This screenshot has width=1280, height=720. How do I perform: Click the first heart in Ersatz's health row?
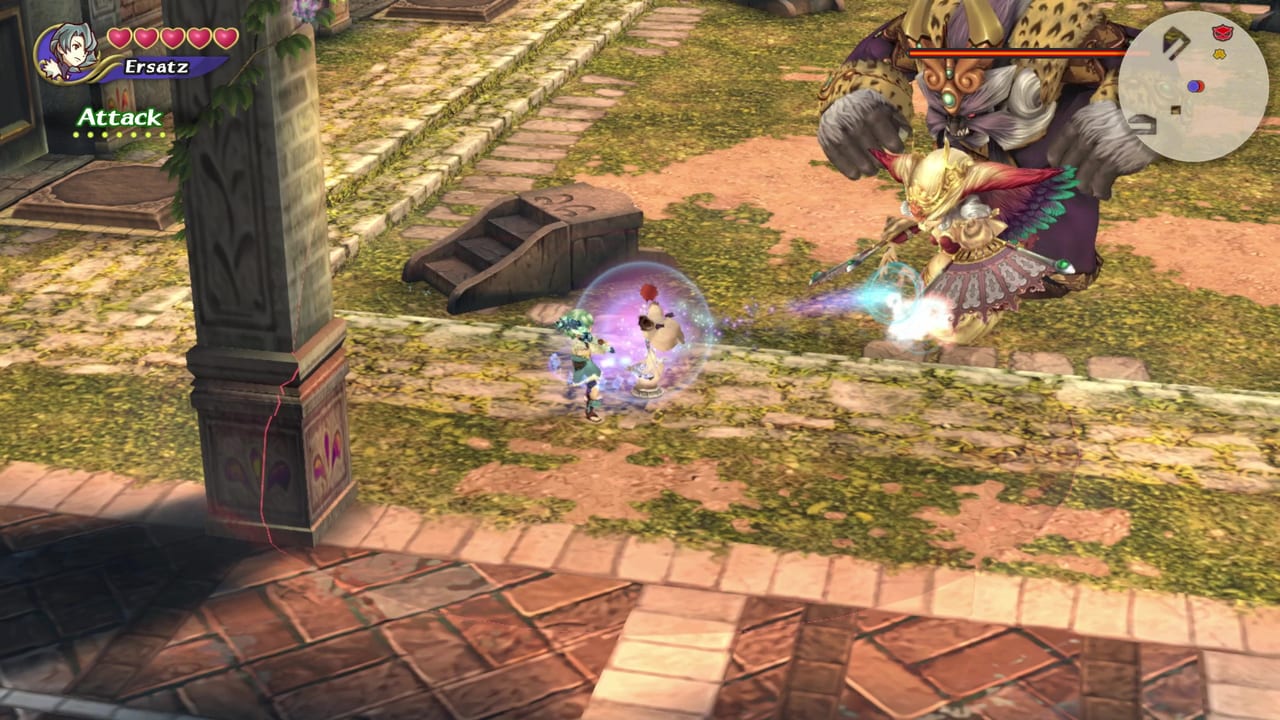point(120,37)
